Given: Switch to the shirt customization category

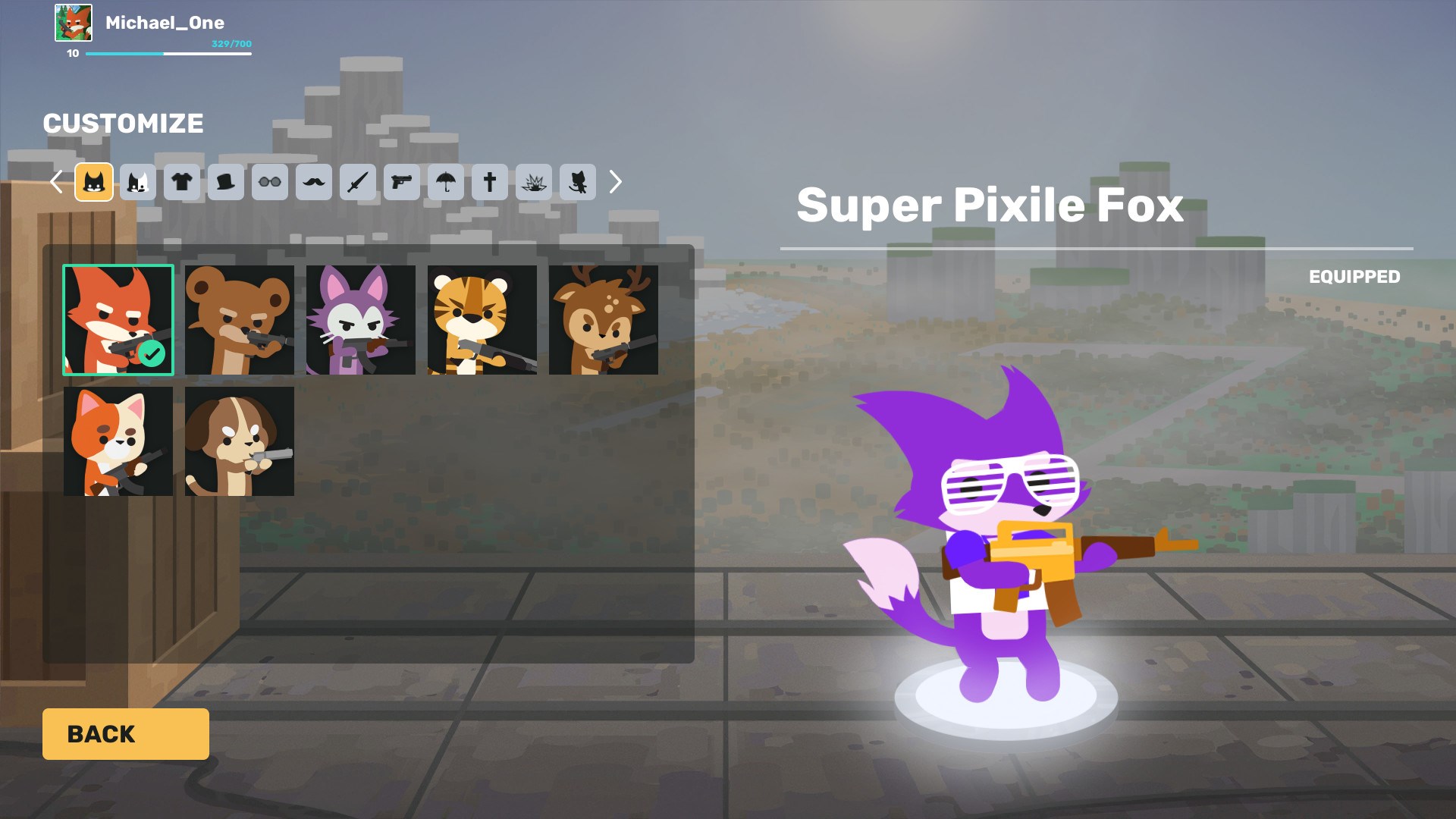Looking at the screenshot, I should coord(182,182).
